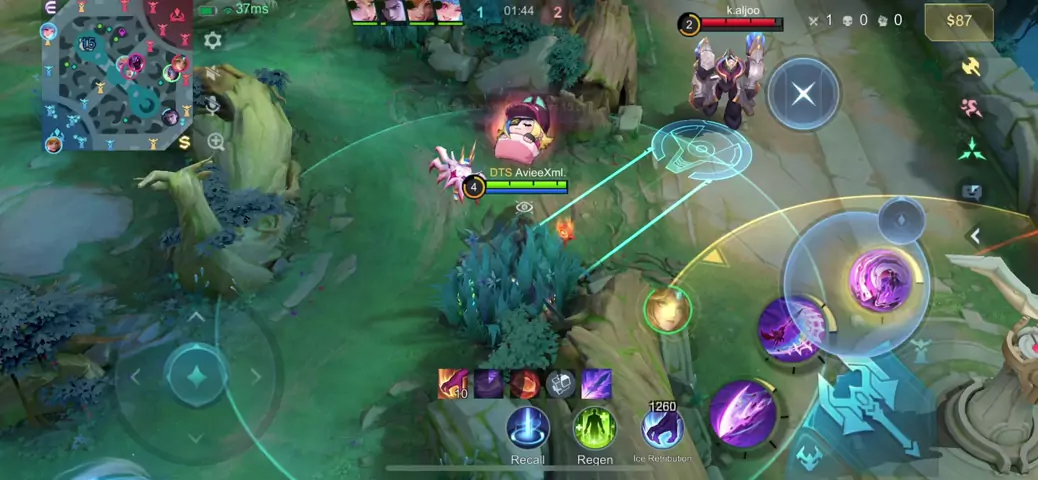Use the Regen ability
1038x480 pixels.
tap(595, 428)
